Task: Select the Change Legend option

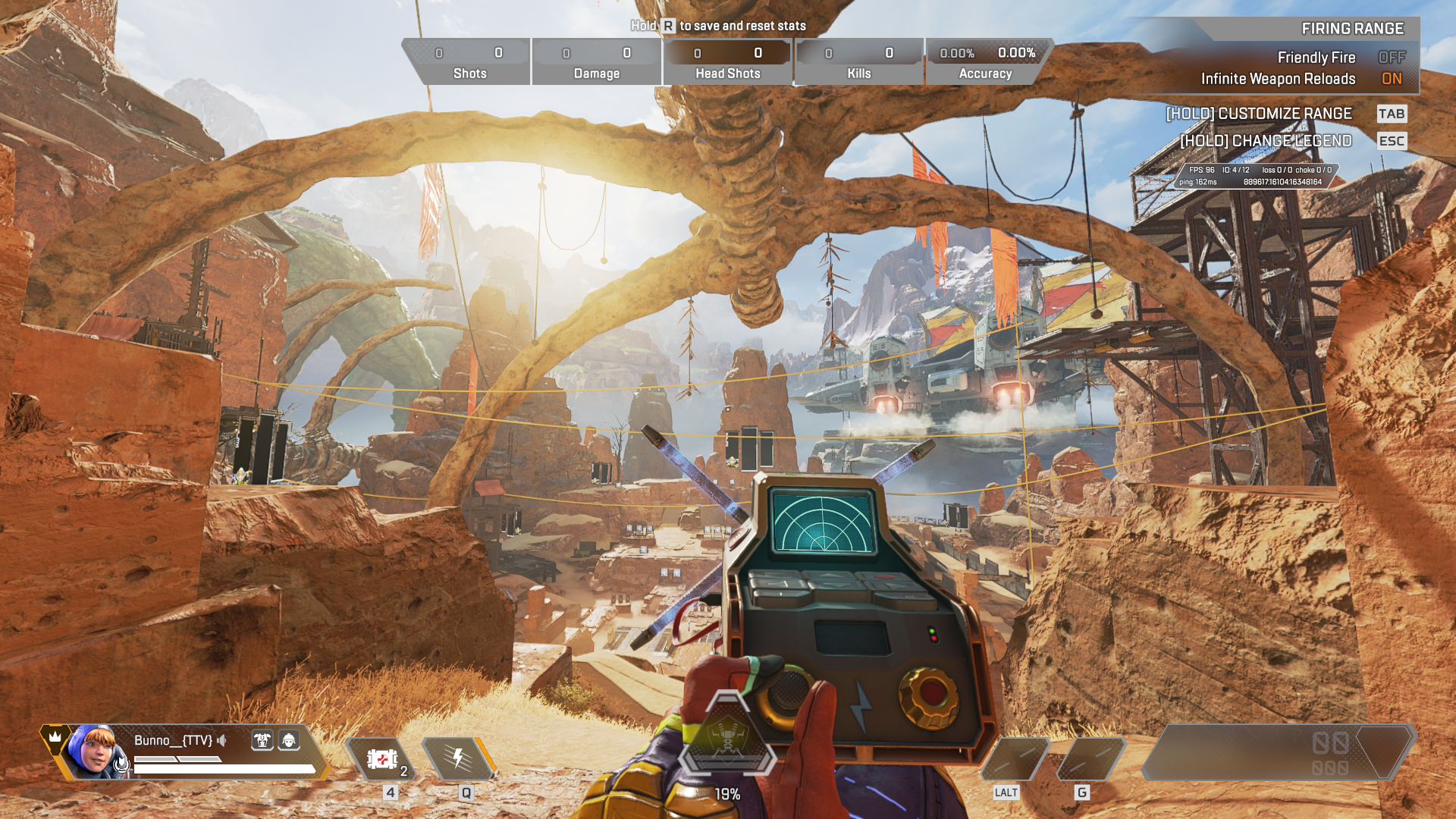Action: point(1266,141)
